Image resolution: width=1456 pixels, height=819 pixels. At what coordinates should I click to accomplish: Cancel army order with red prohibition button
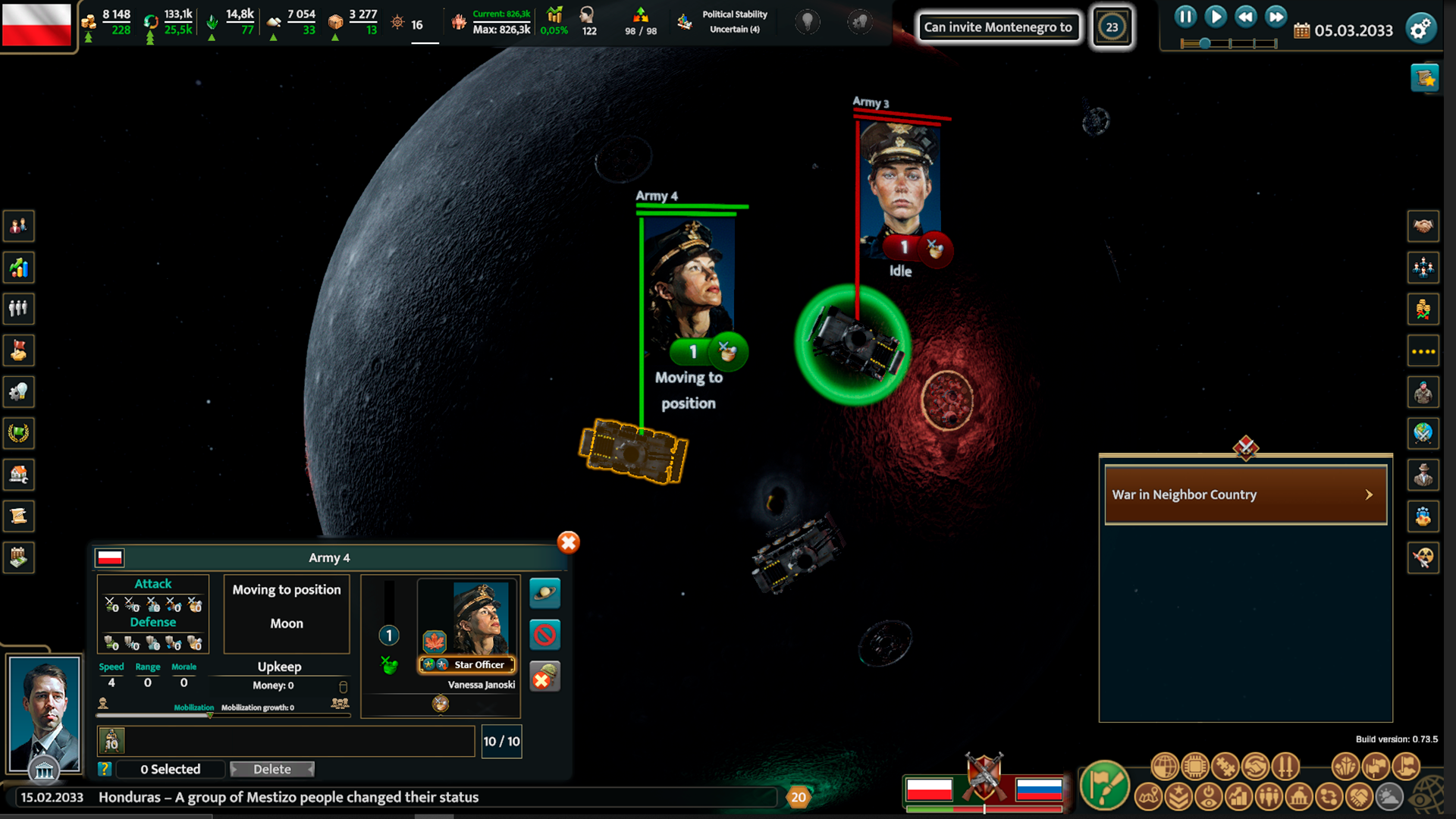[544, 635]
